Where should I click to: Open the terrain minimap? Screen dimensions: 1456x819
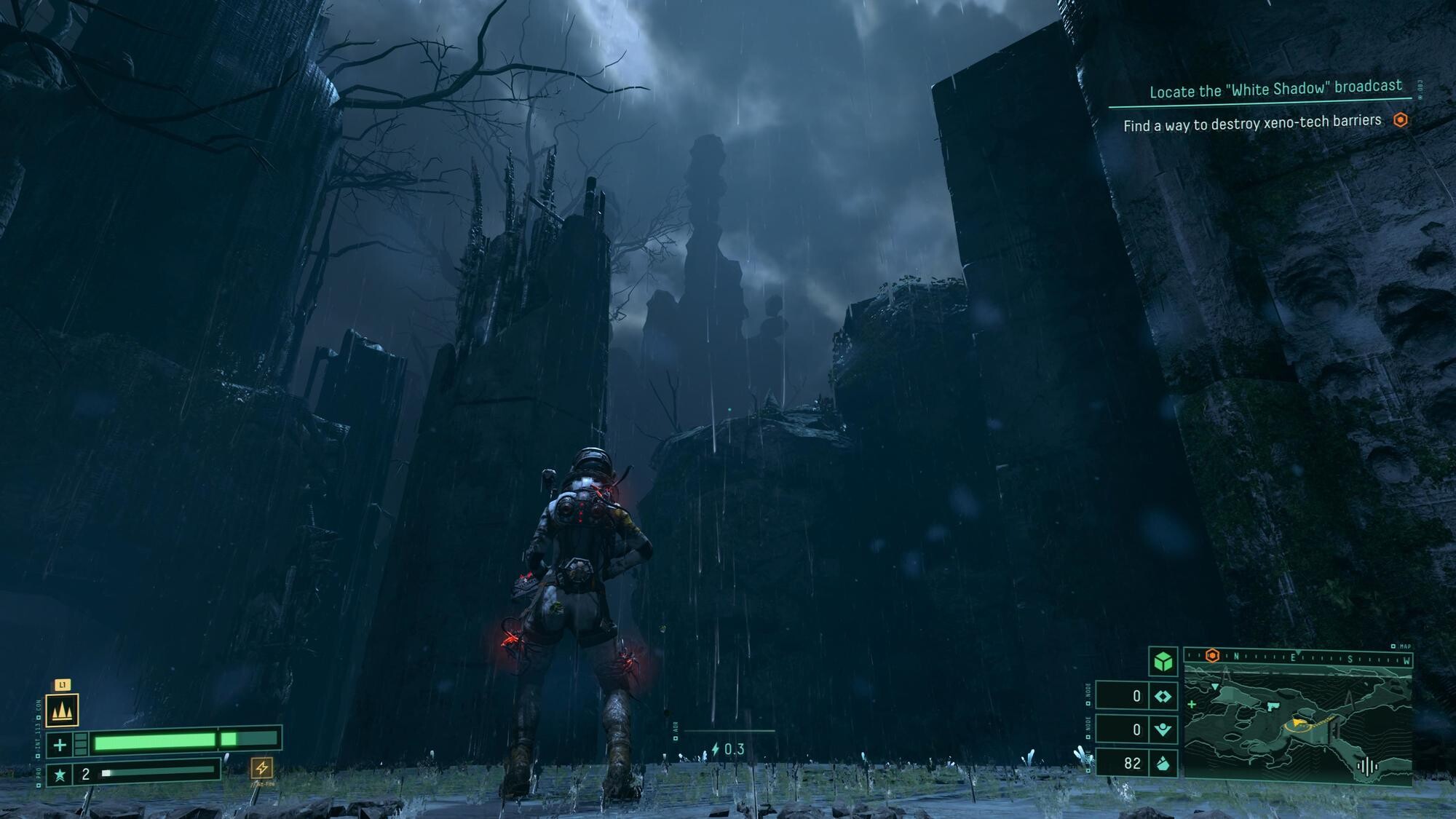[1297, 727]
